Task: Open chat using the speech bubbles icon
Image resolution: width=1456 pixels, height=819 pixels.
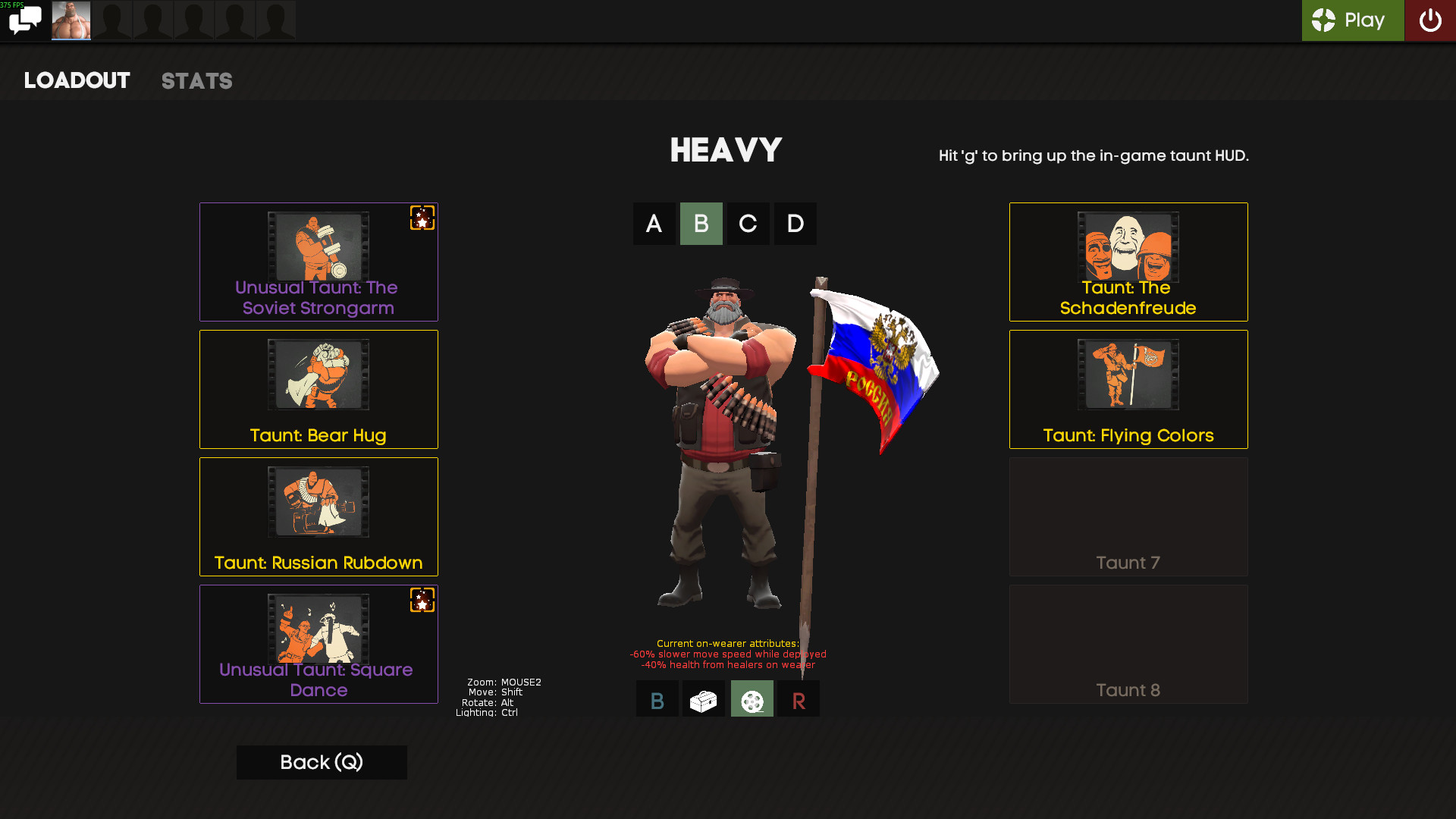Action: point(25,20)
